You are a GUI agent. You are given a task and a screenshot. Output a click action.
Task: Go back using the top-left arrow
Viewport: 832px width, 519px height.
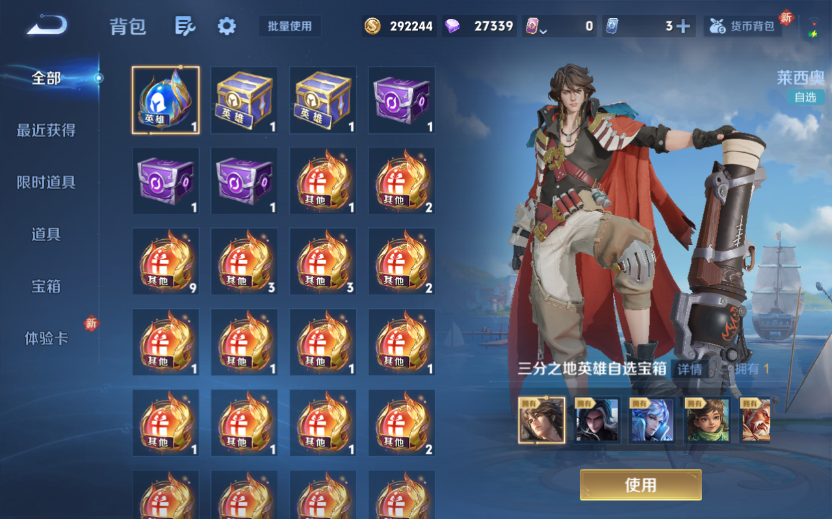(x=47, y=25)
